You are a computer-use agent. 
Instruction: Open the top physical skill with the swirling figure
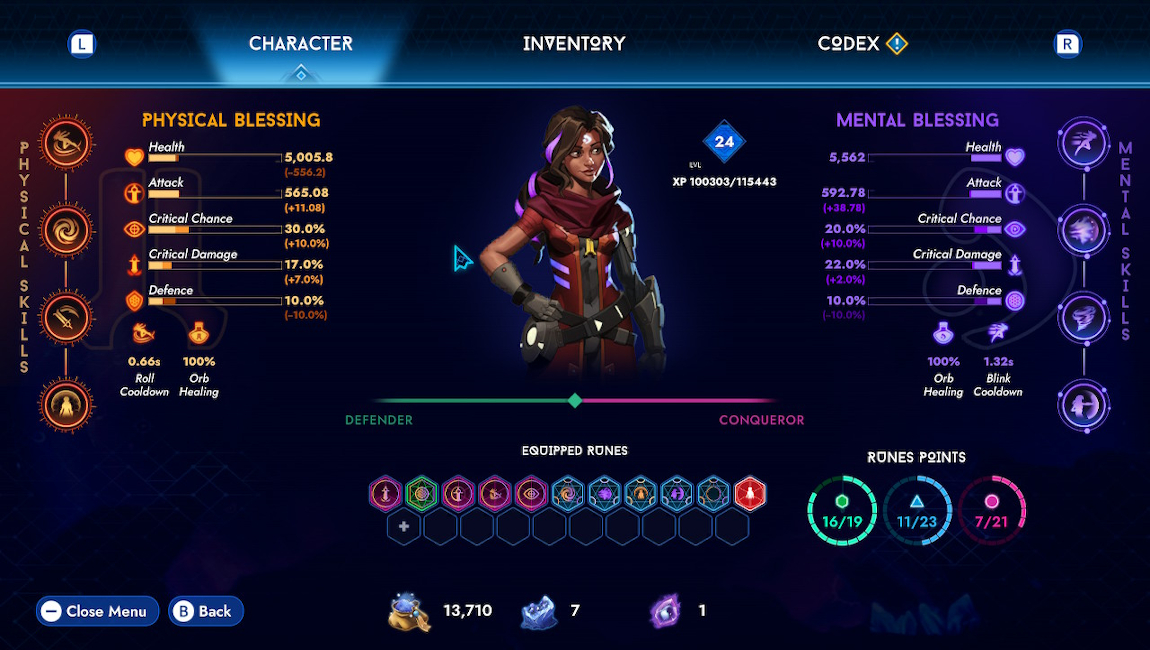[x=68, y=142]
